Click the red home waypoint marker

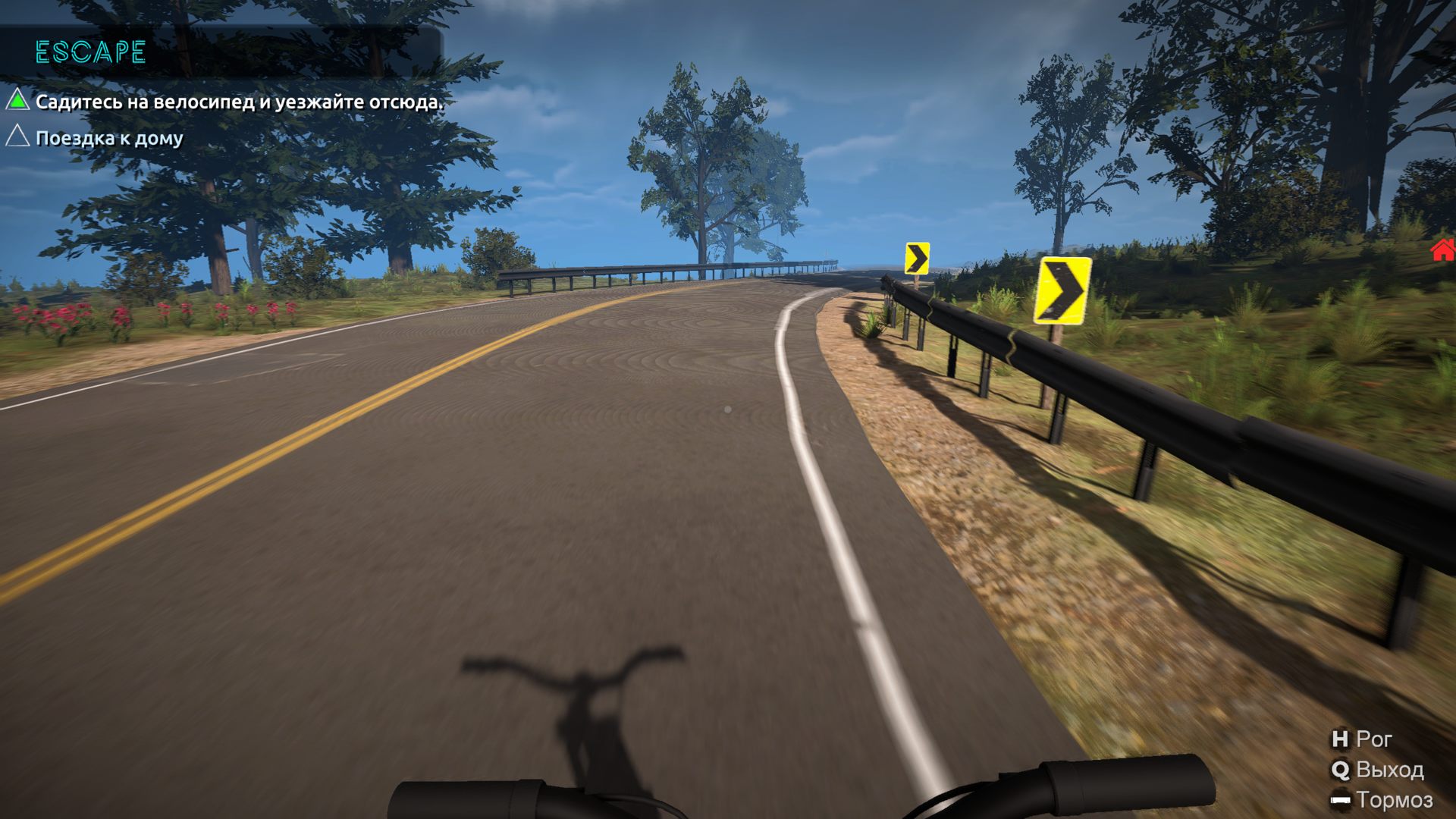[x=1442, y=249]
